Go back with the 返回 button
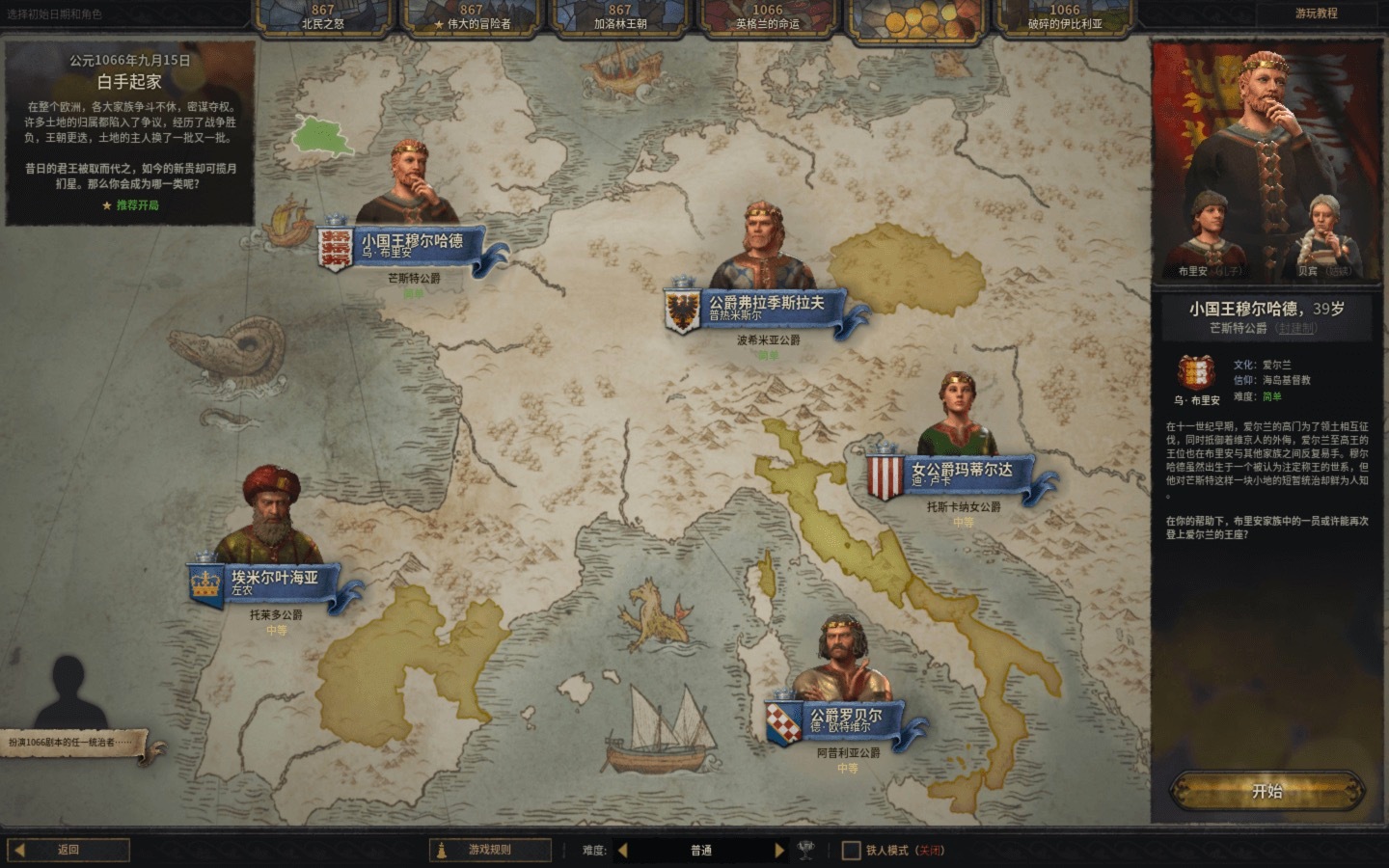 click(x=68, y=850)
